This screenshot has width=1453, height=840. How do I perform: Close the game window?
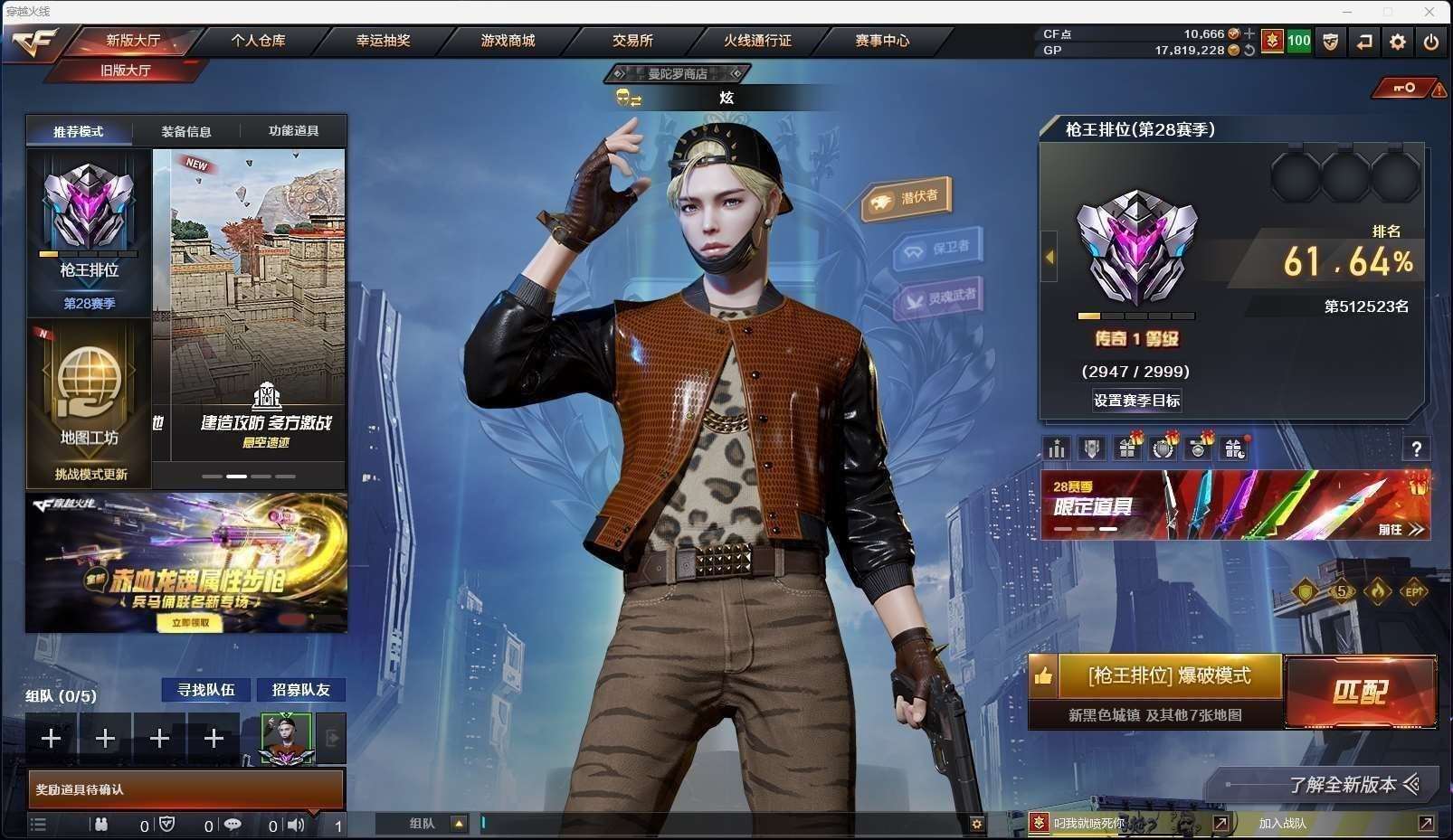tap(1429, 12)
